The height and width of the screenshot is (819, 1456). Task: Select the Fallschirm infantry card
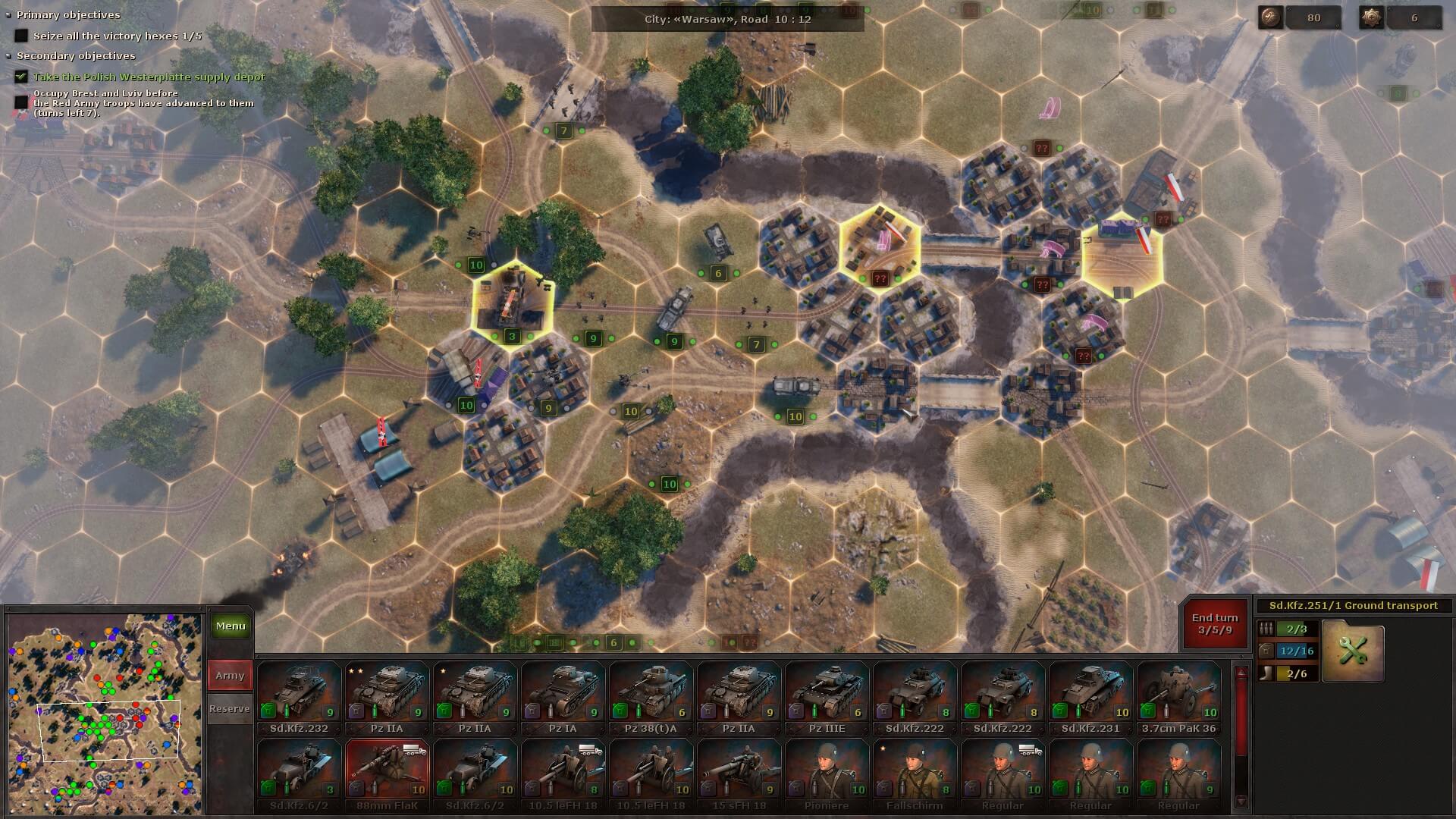pos(915,775)
